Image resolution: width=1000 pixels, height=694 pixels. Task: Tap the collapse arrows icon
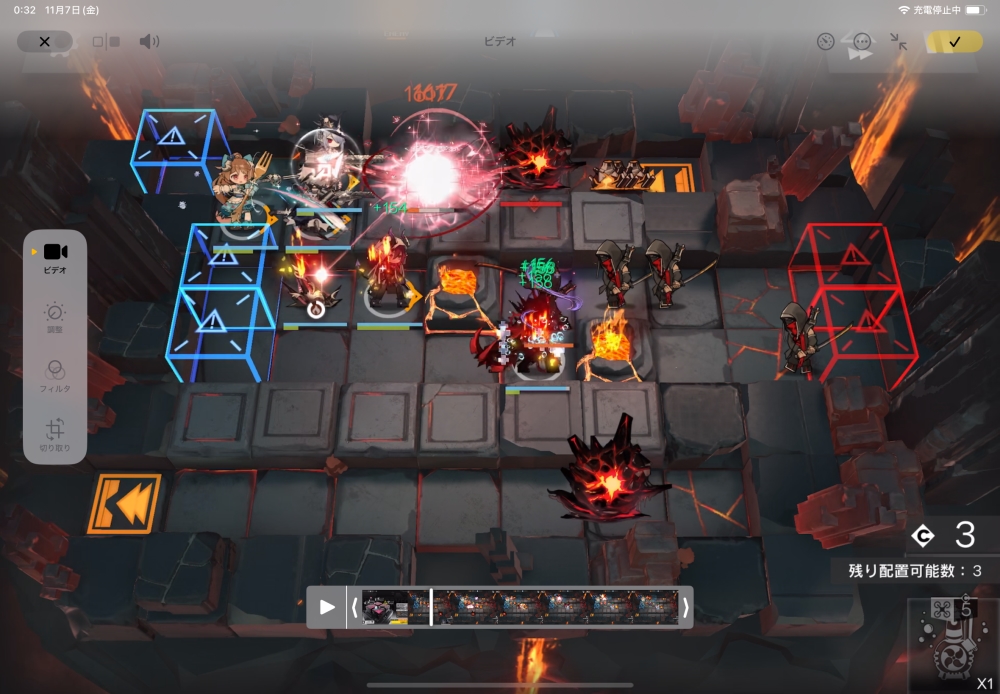point(899,42)
